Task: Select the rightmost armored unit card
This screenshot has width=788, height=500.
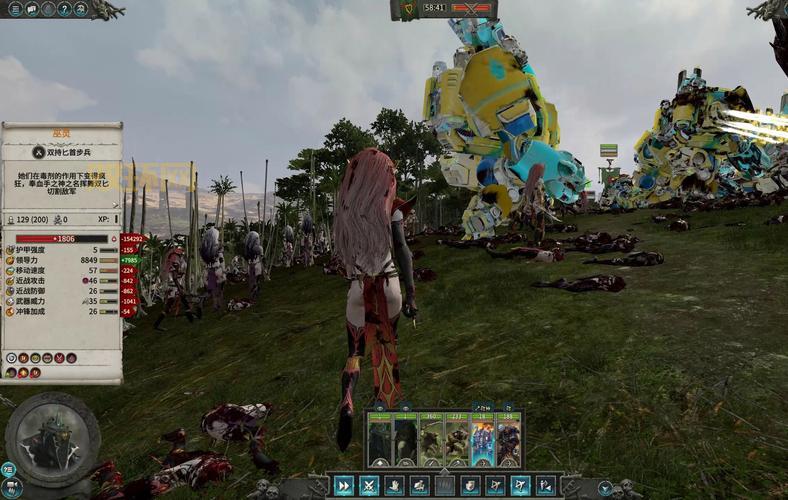Action: [x=508, y=440]
